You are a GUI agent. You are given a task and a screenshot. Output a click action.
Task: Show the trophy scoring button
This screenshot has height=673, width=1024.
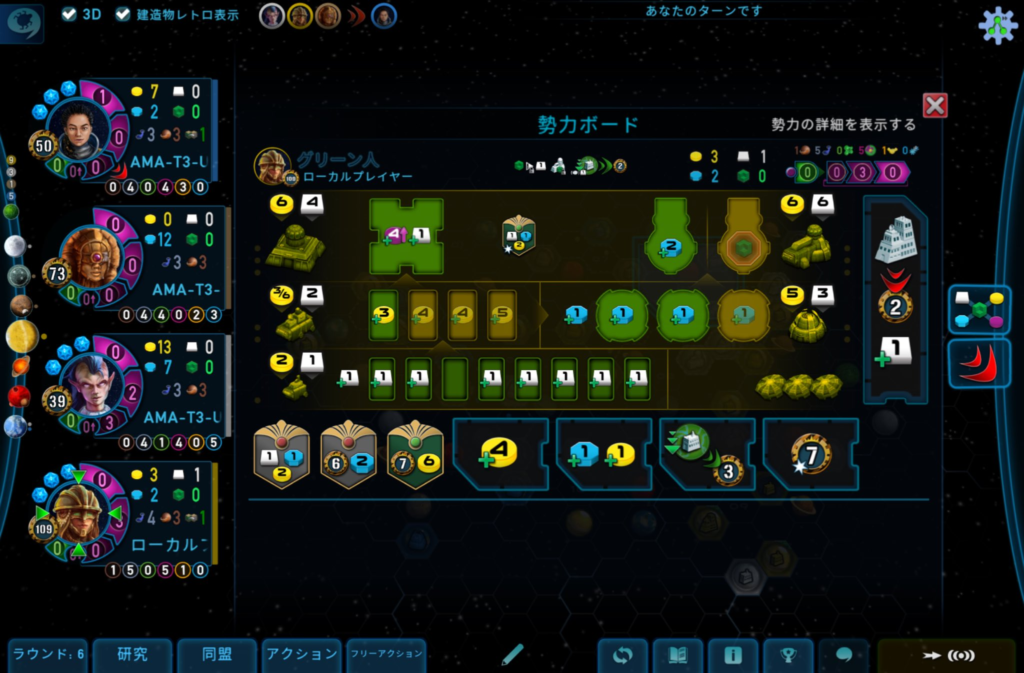pos(788,656)
